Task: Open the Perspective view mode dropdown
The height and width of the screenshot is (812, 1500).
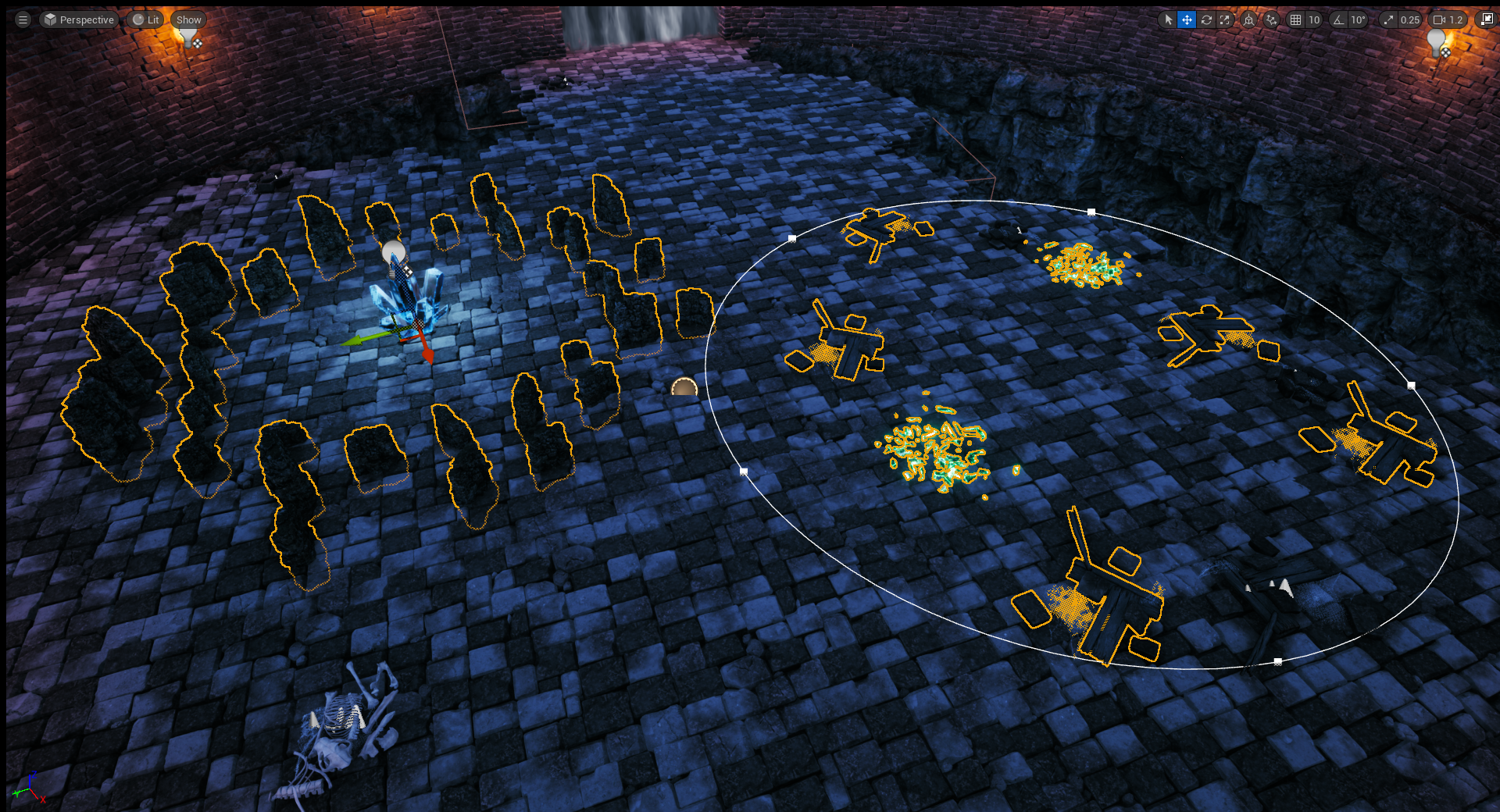Action: click(79, 20)
